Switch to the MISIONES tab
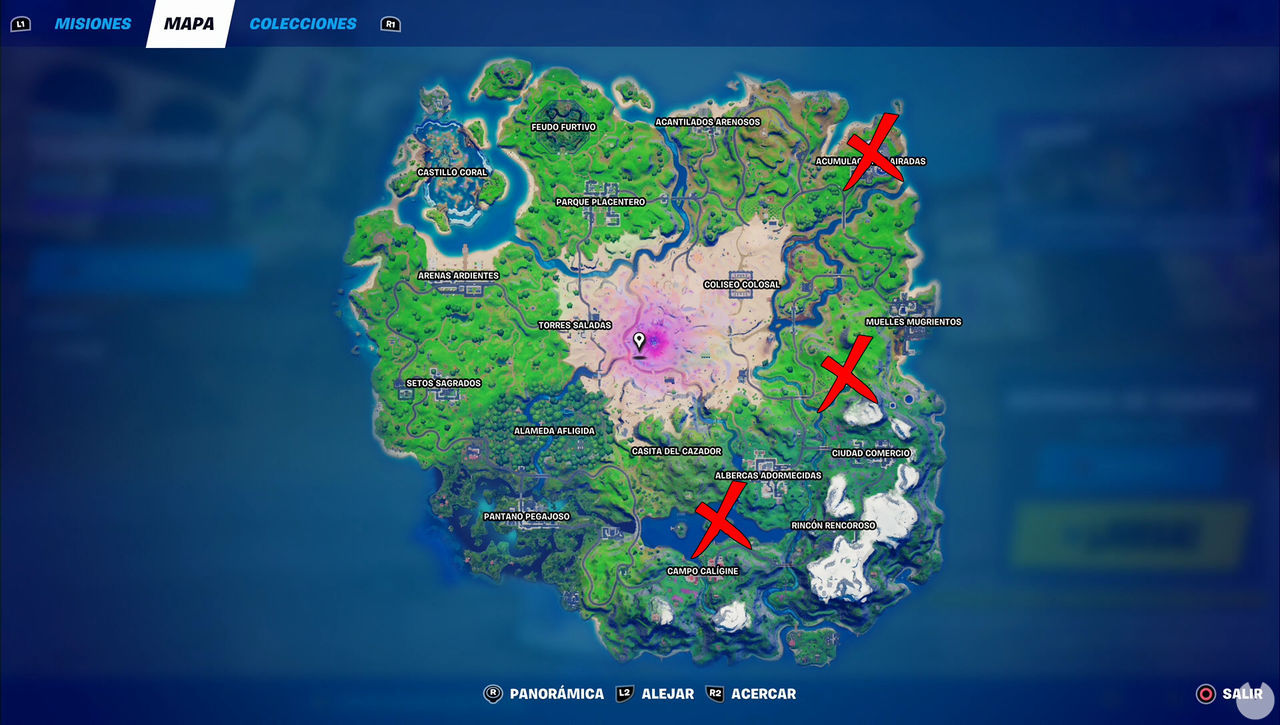 pos(93,23)
